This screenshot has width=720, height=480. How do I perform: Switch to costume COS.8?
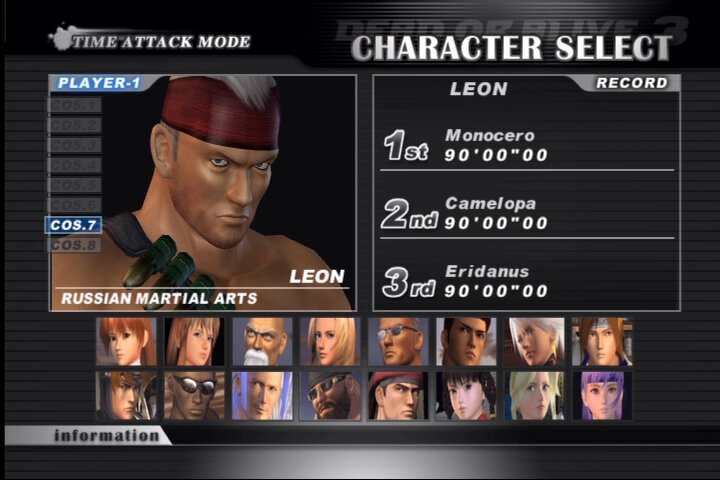[74, 245]
